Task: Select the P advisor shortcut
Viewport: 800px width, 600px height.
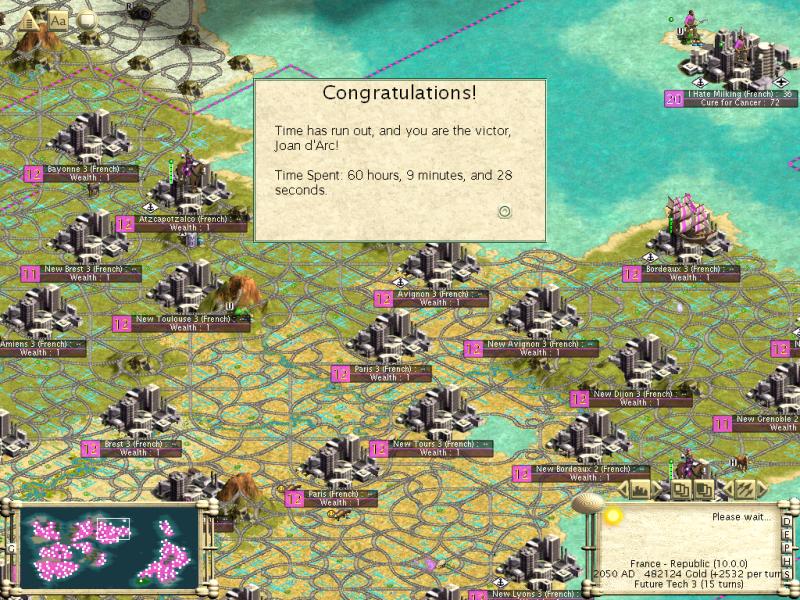Action: coord(787,549)
